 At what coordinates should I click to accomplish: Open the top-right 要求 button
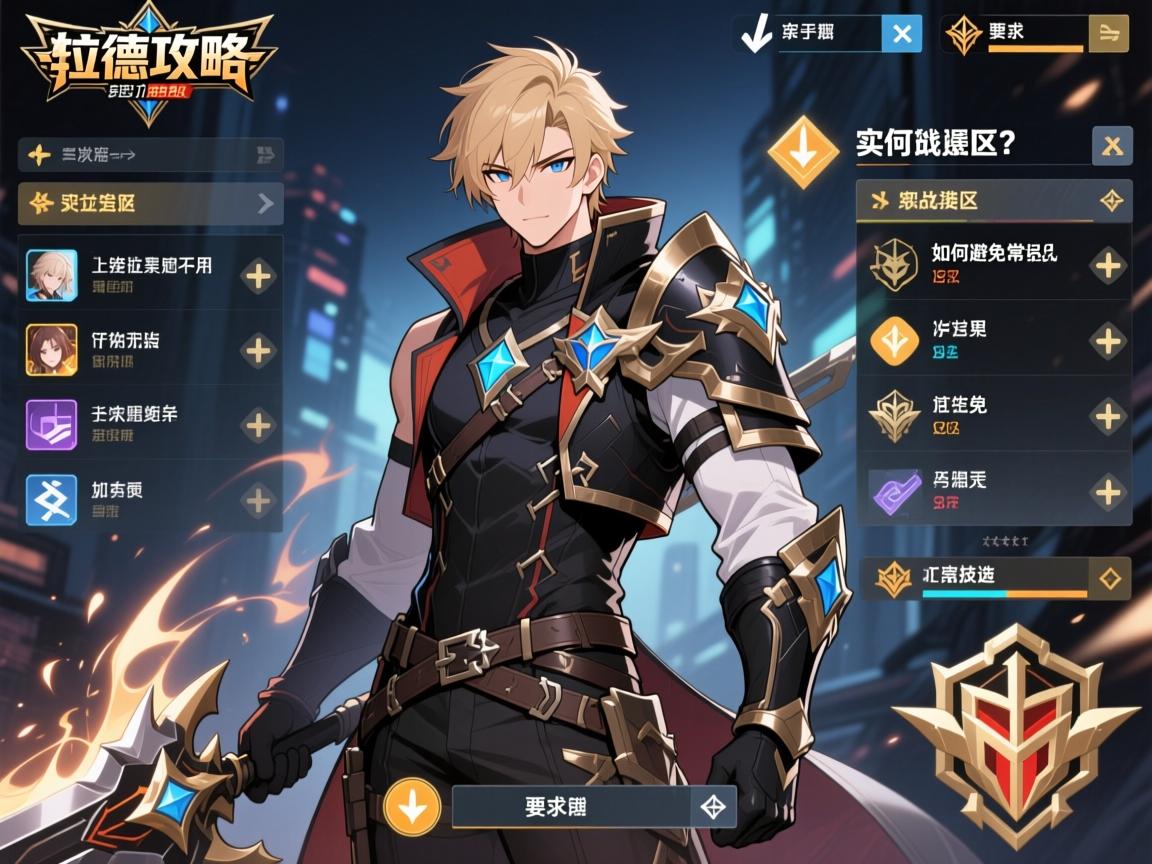click(1035, 34)
